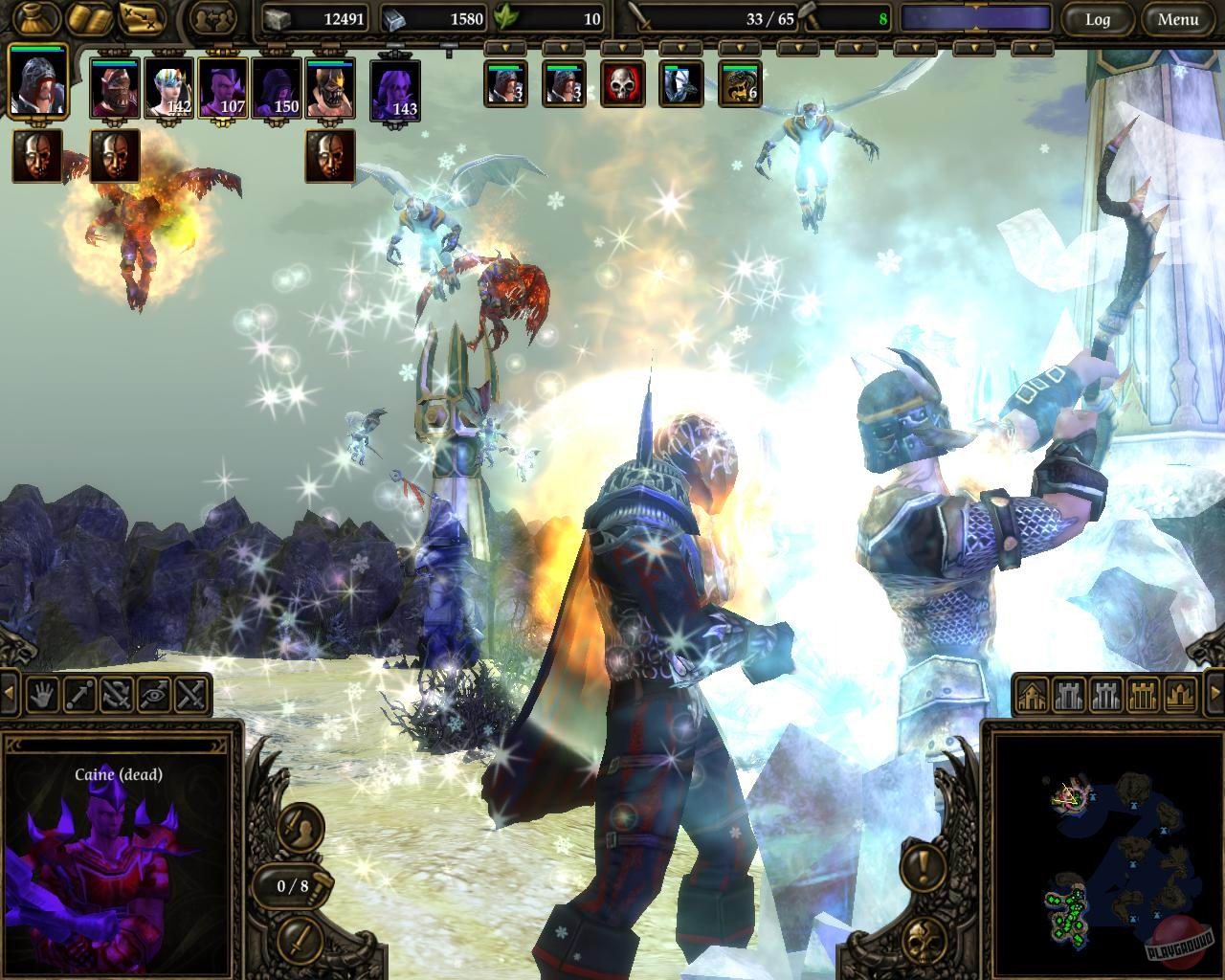
Task: Select the skull enemy portrait in unit bar
Action: point(622,86)
